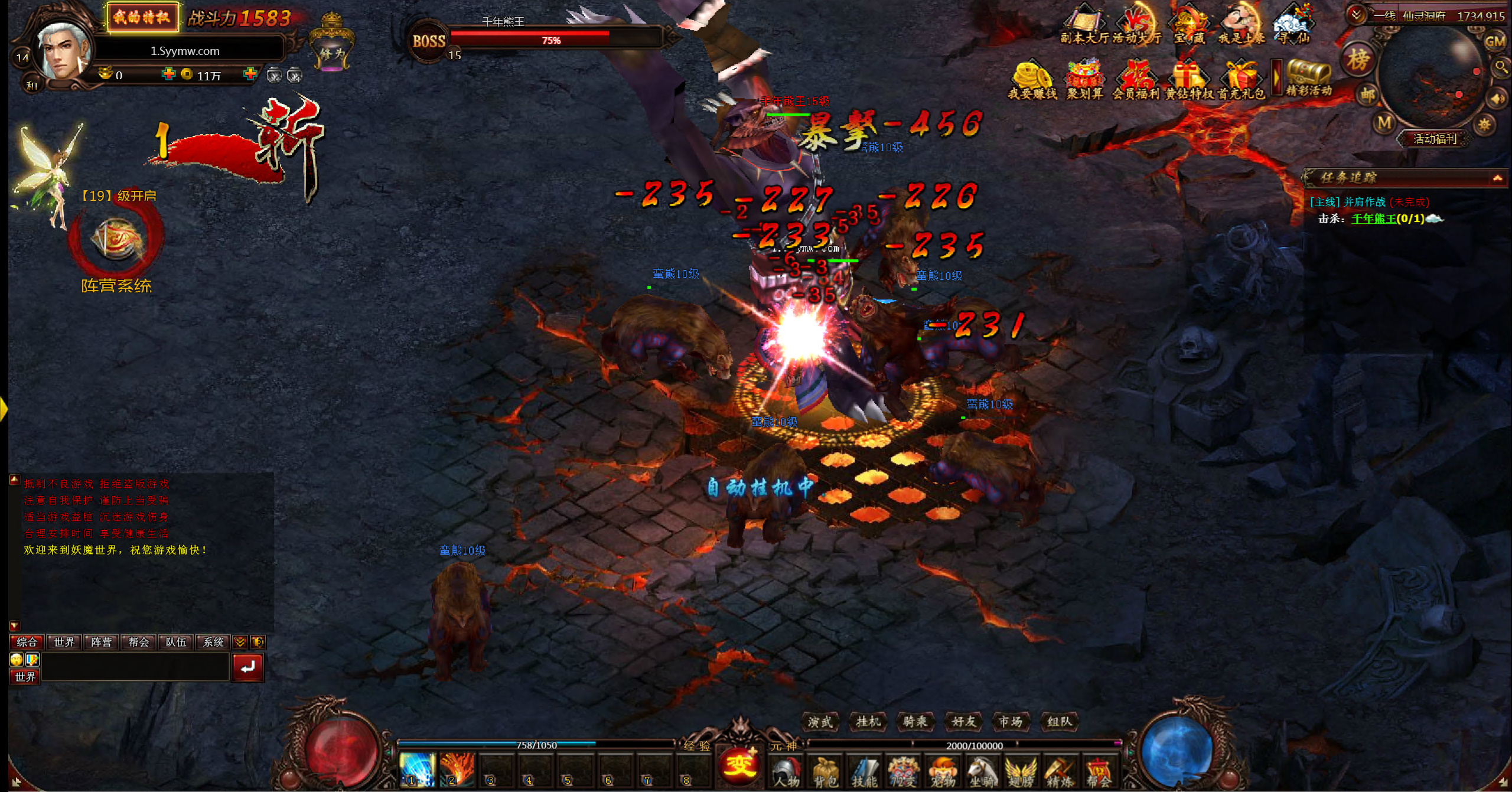Viewport: 1512px width, 792px height.
Task: Click the 千年熊王 quest target link
Action: (x=1374, y=219)
